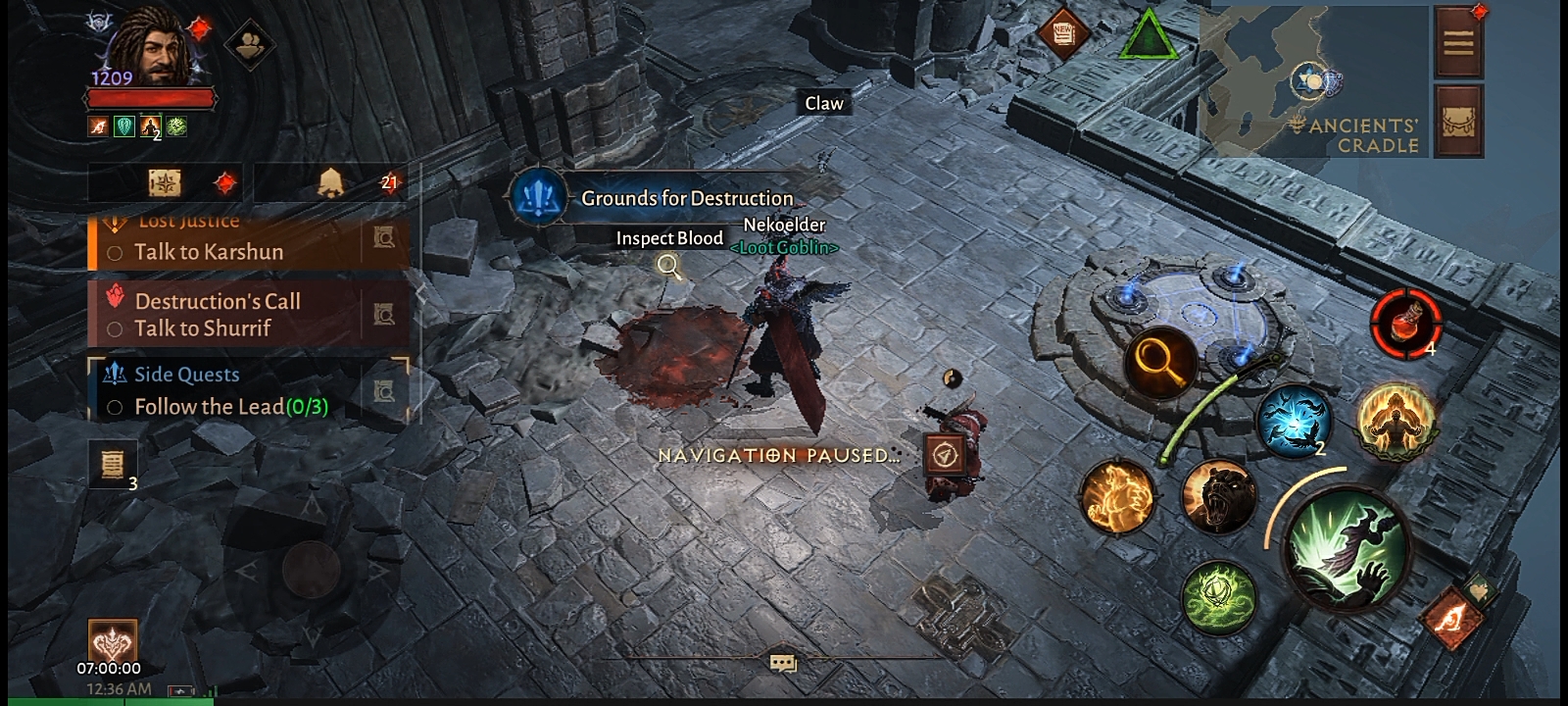Open the character portrait profile

tap(150, 51)
